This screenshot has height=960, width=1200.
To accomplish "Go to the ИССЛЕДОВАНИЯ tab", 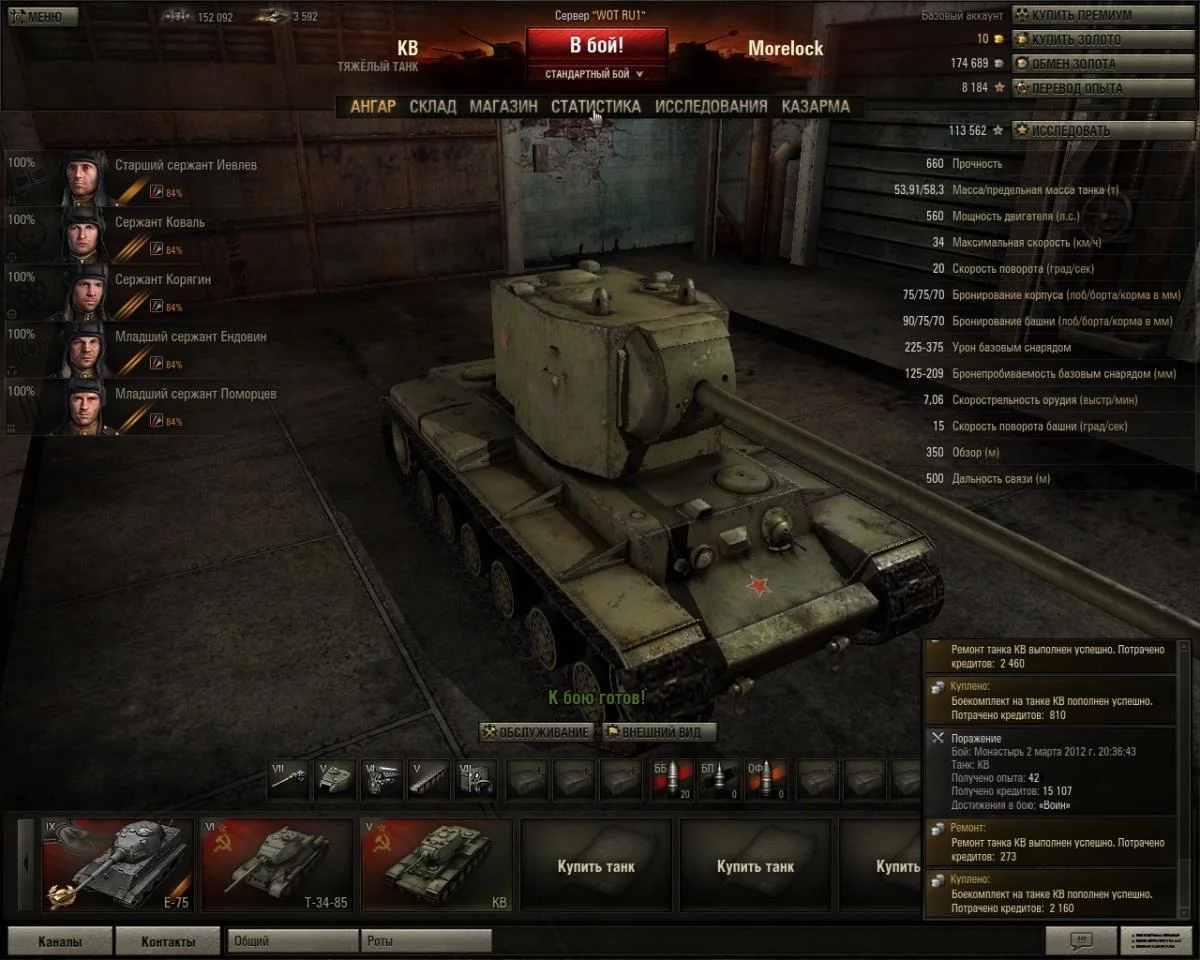I will [711, 106].
